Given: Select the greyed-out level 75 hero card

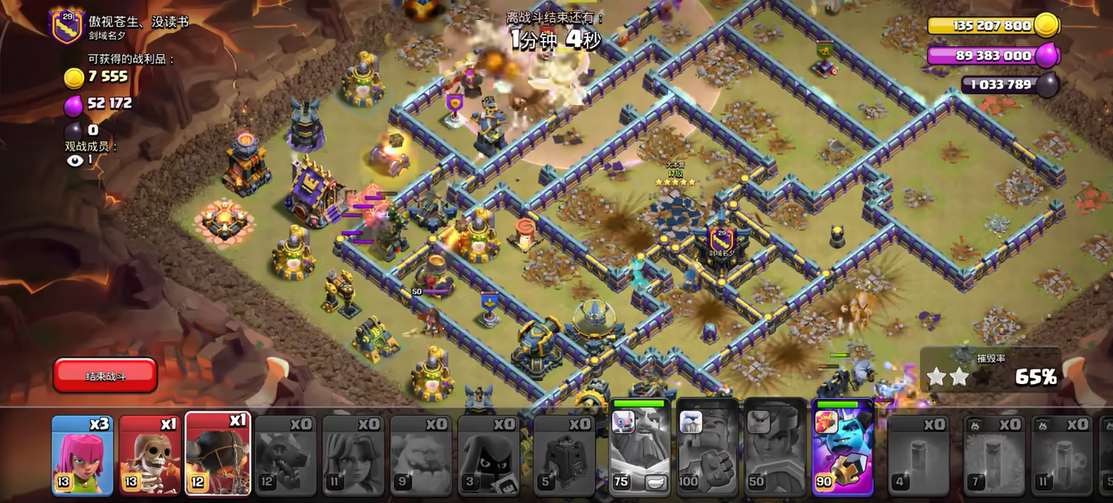Looking at the screenshot, I should coord(640,447).
